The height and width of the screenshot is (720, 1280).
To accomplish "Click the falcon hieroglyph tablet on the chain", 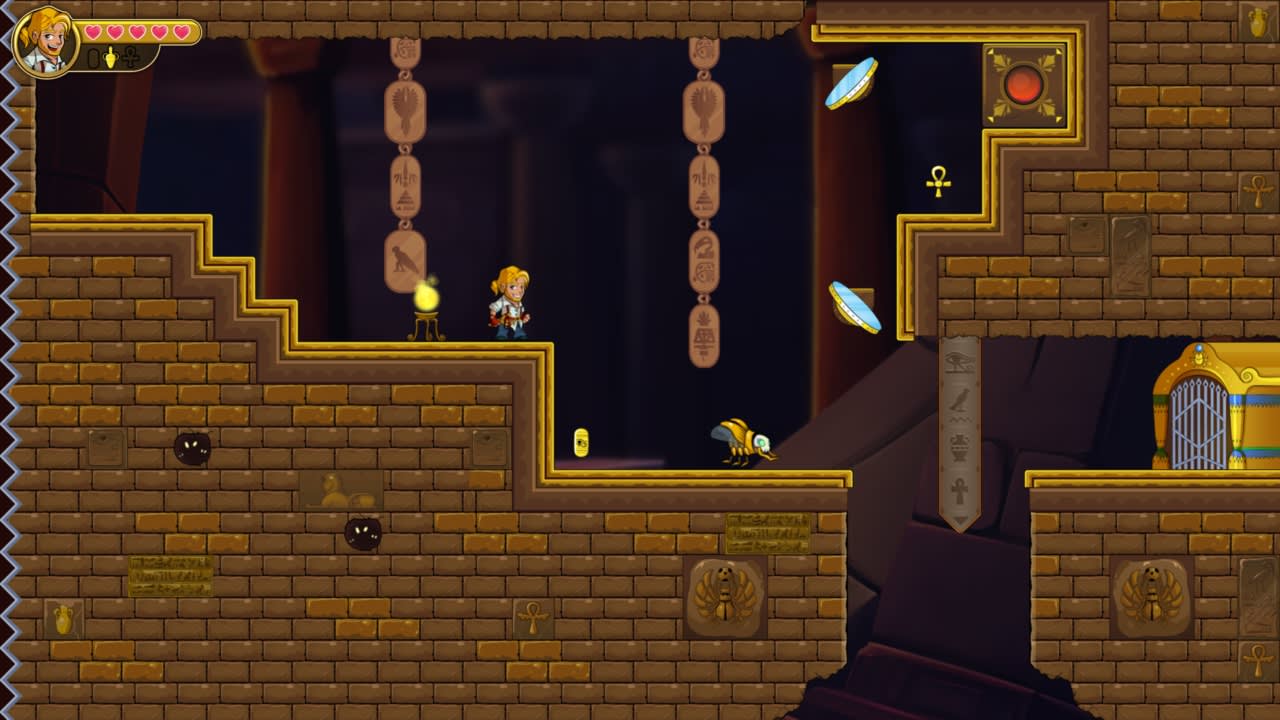I will click(404, 258).
